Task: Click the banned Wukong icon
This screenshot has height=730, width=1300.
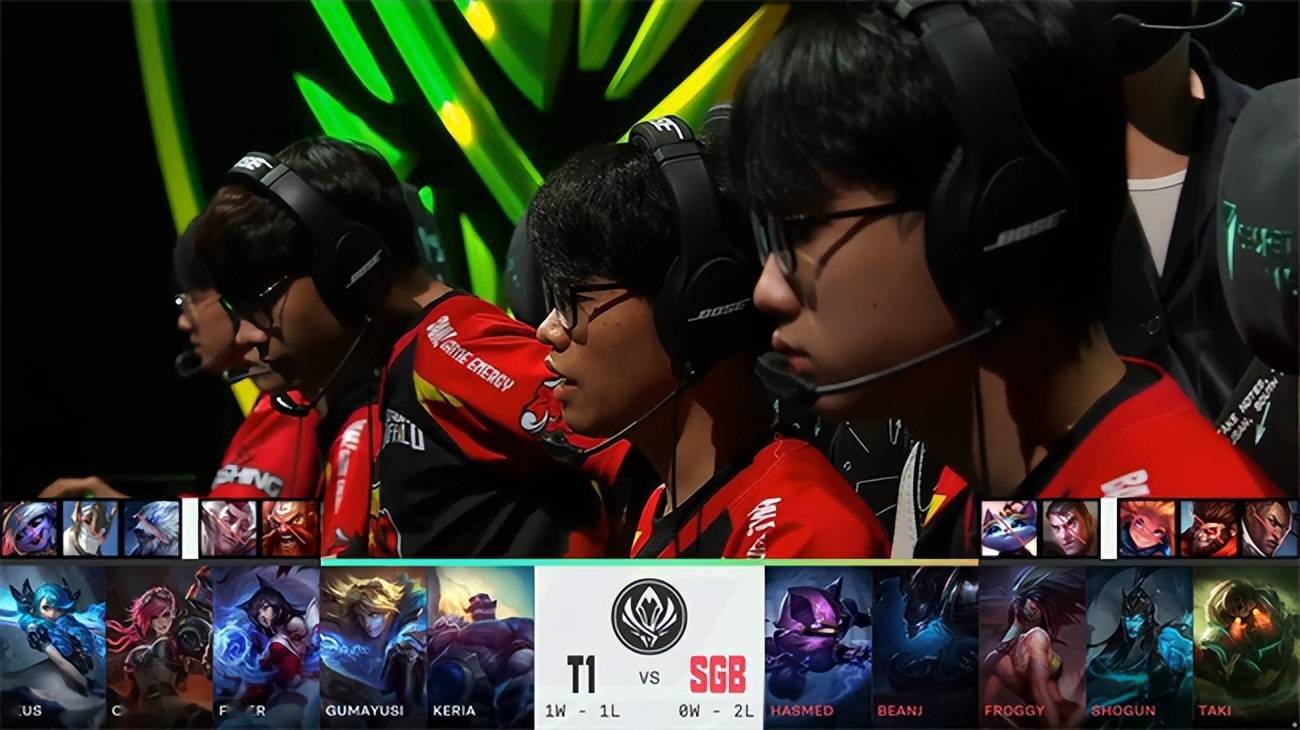Action: pyautogui.click(x=1207, y=528)
